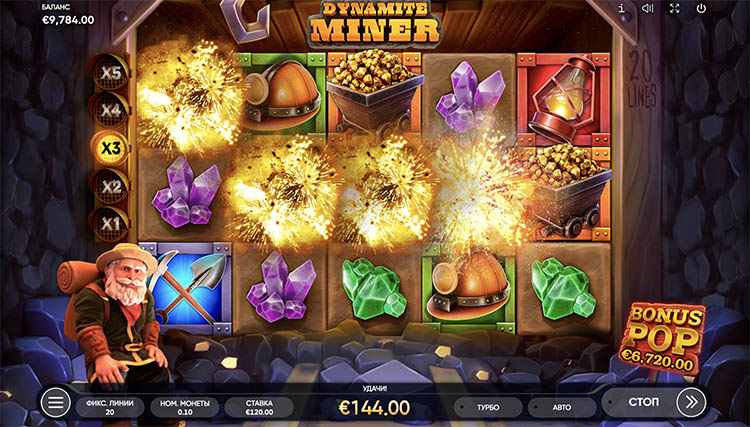Change the СТАВКА bet amount
Viewport: 750px width, 427px height.
[x=258, y=406]
